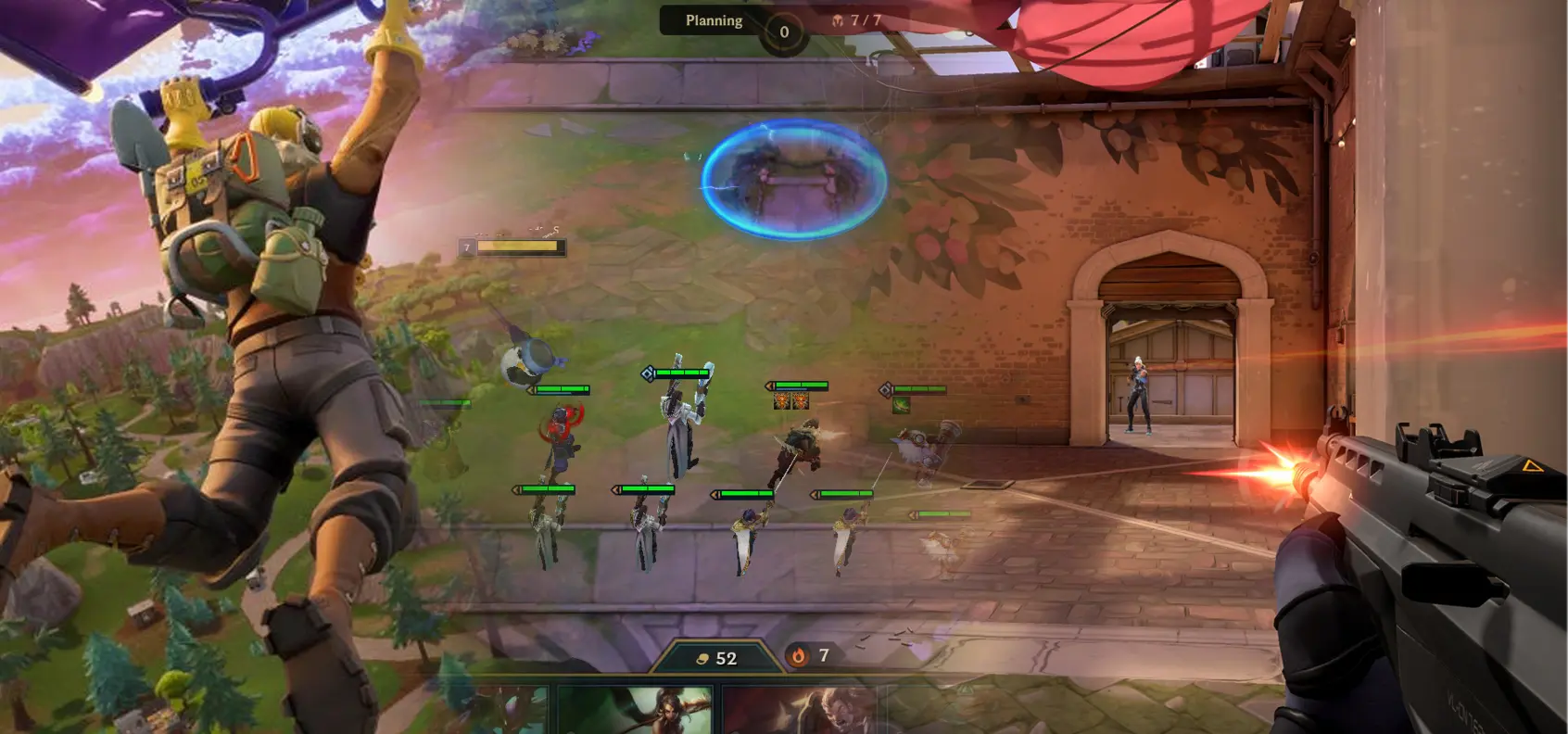Click the level 7 badge
The image size is (1568, 734).
point(467,247)
